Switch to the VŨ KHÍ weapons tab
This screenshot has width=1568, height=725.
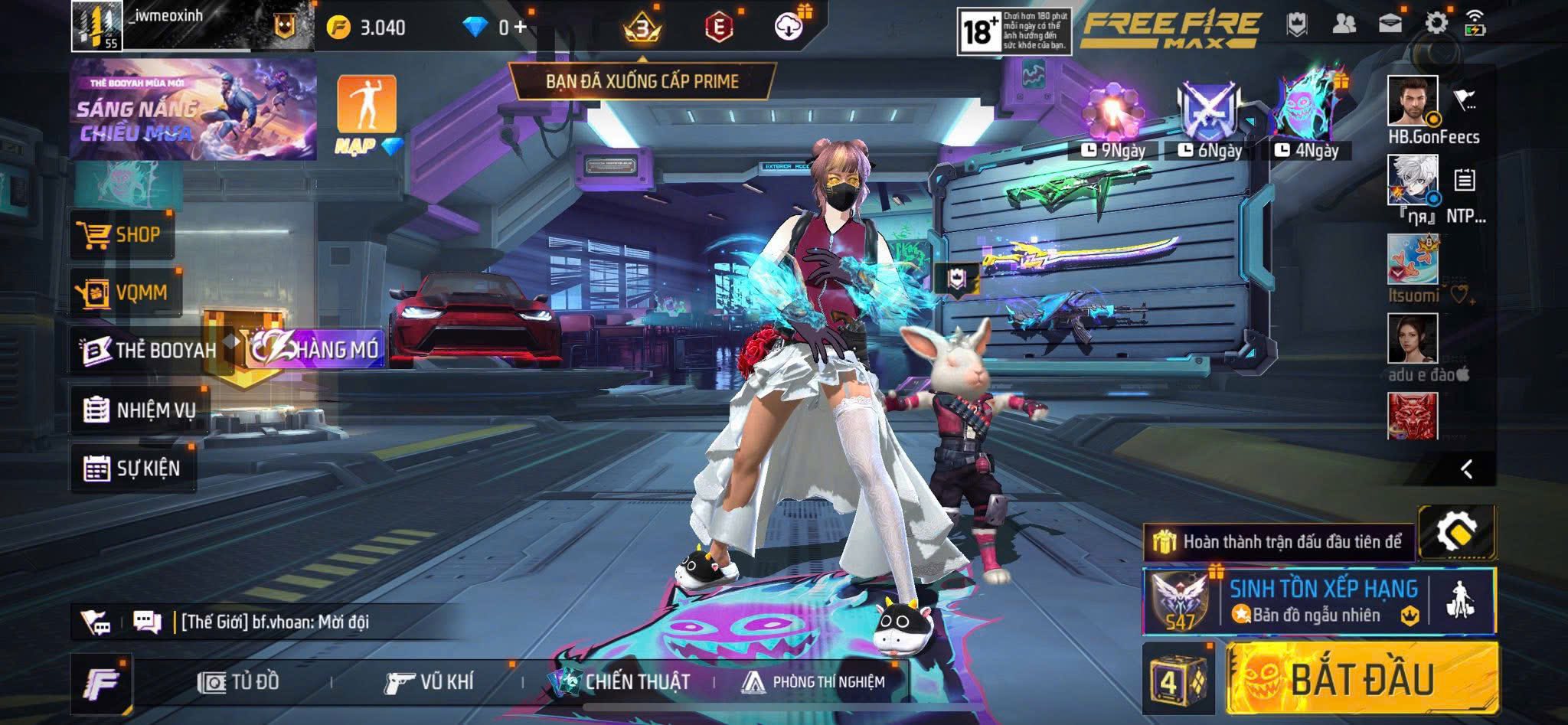click(x=429, y=681)
